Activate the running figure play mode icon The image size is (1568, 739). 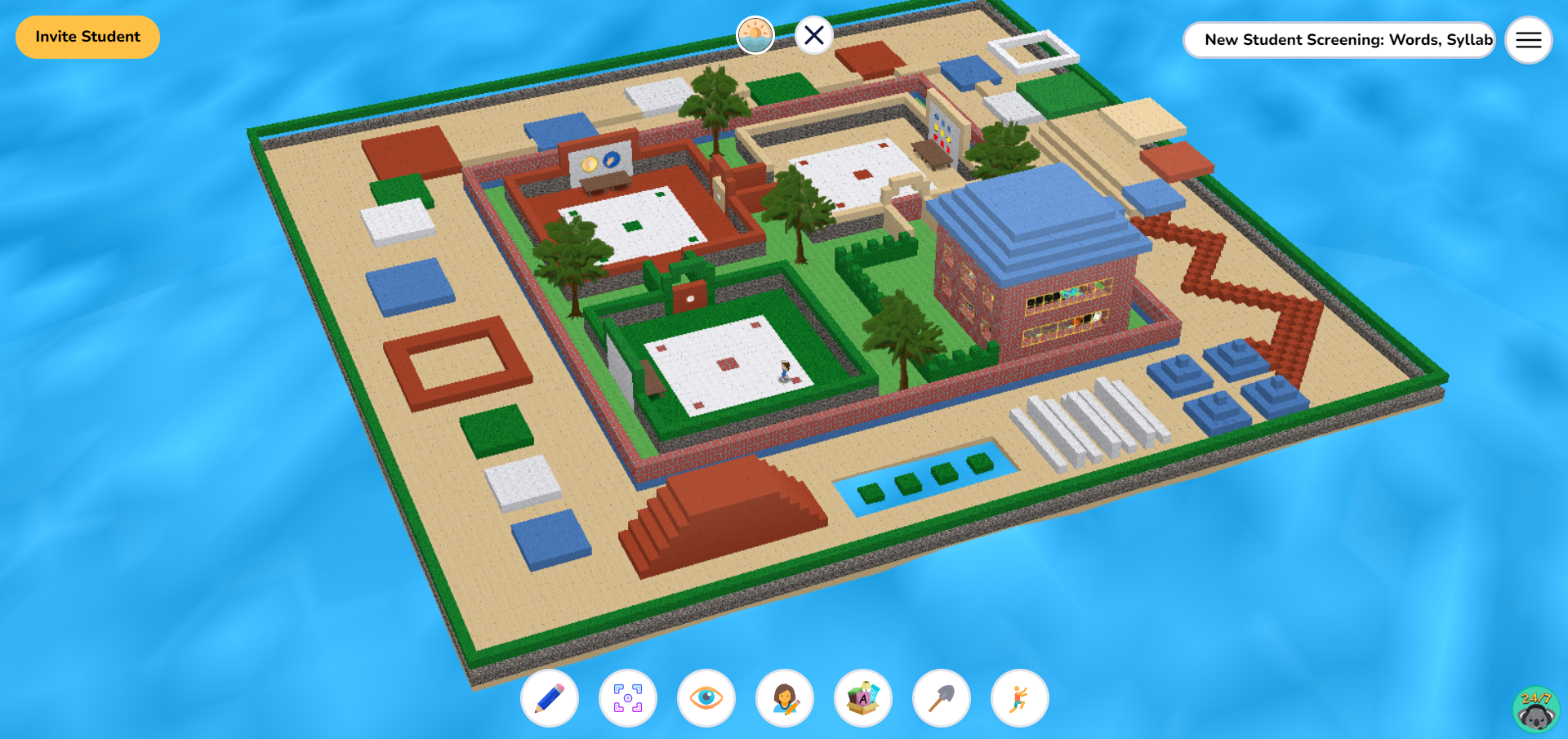1020,698
